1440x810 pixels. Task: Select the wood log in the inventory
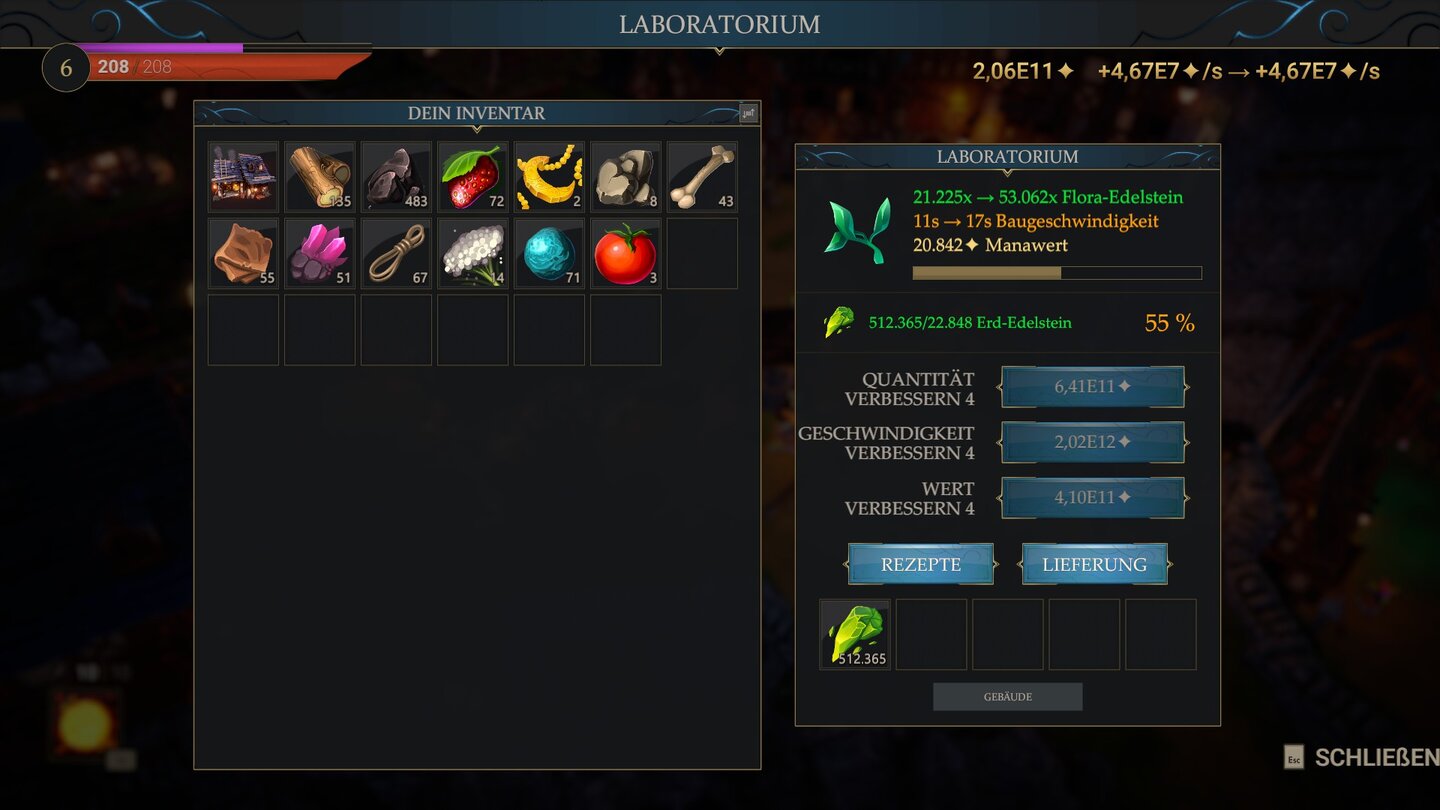[319, 176]
